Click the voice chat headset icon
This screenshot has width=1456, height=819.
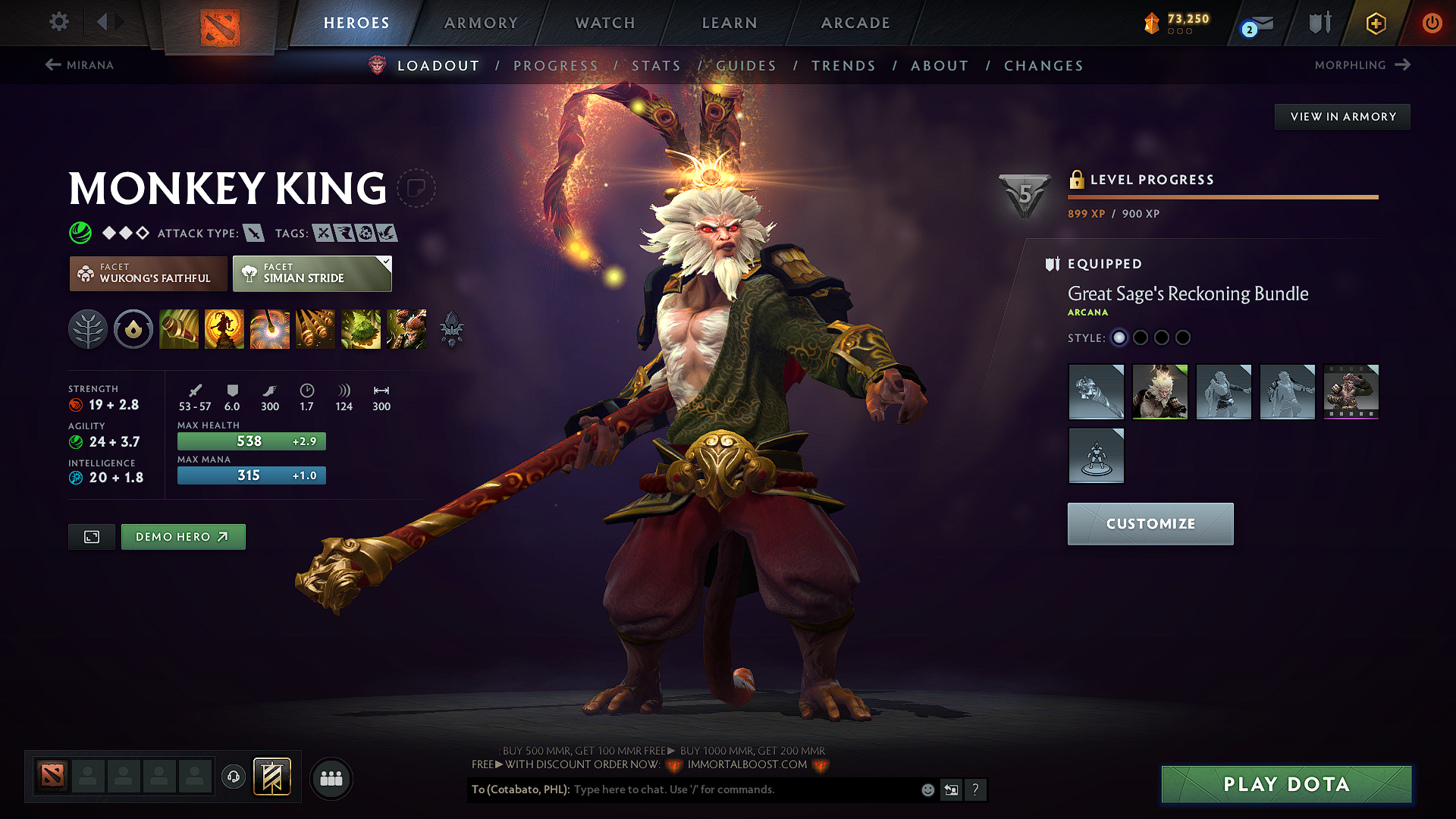(233, 777)
